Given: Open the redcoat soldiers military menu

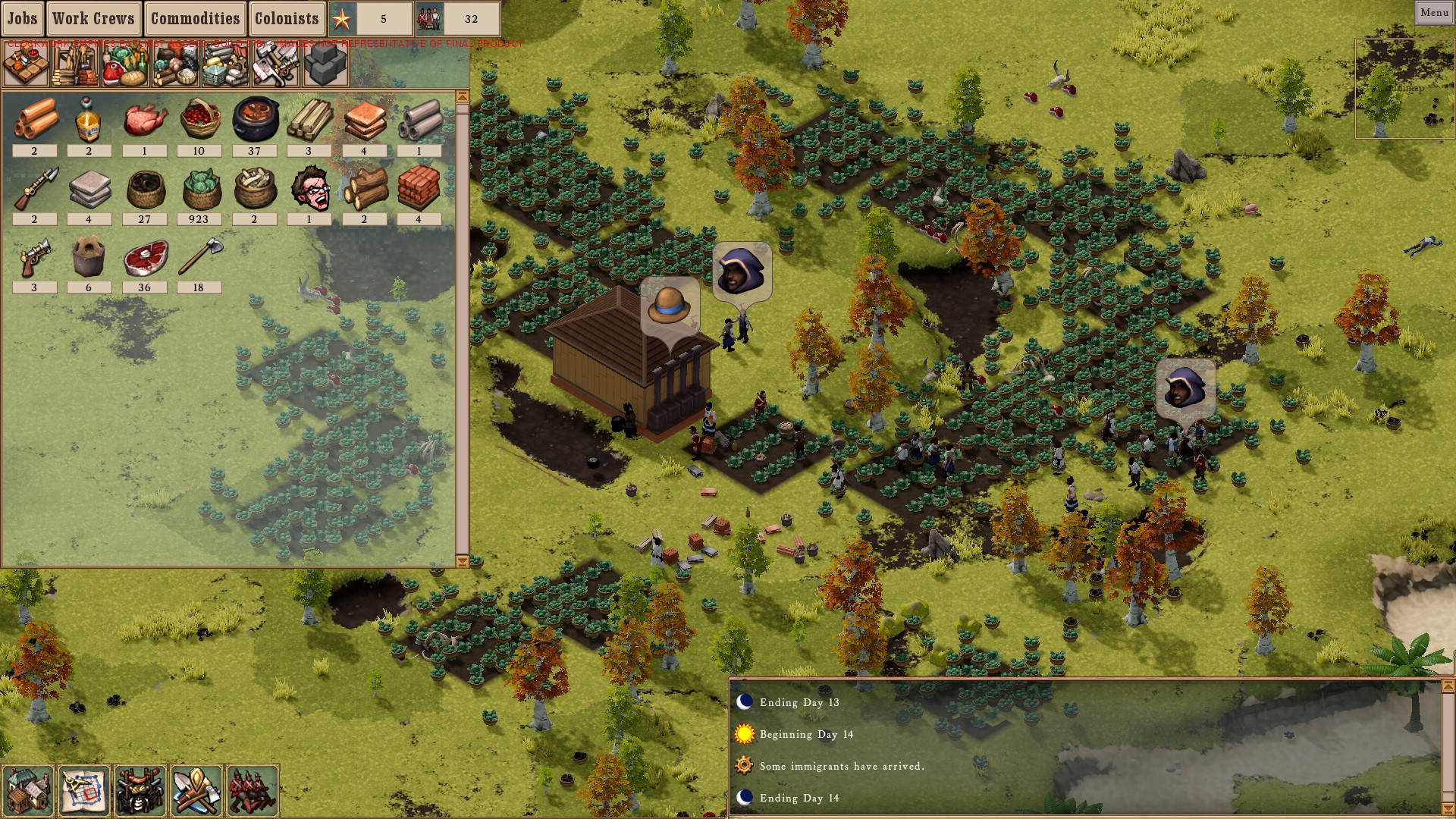Looking at the screenshot, I should tap(252, 791).
